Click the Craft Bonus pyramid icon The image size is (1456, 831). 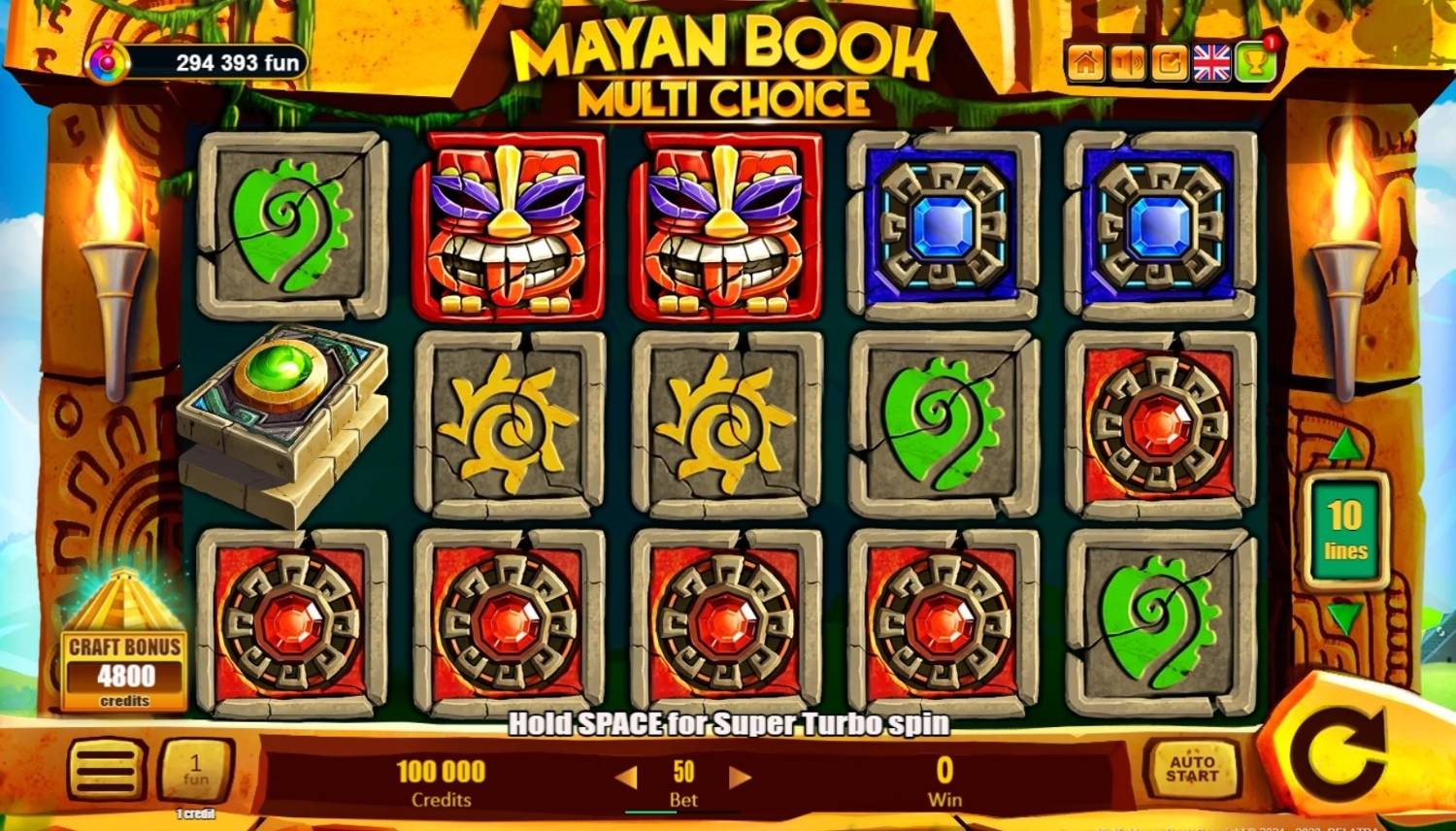point(122,602)
